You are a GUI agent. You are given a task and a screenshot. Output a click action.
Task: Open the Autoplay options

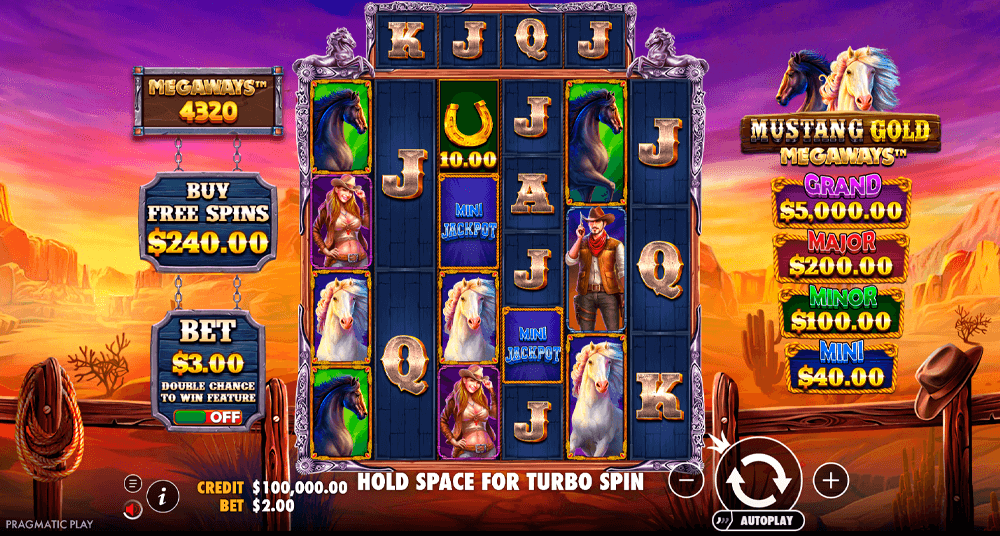pos(759,521)
